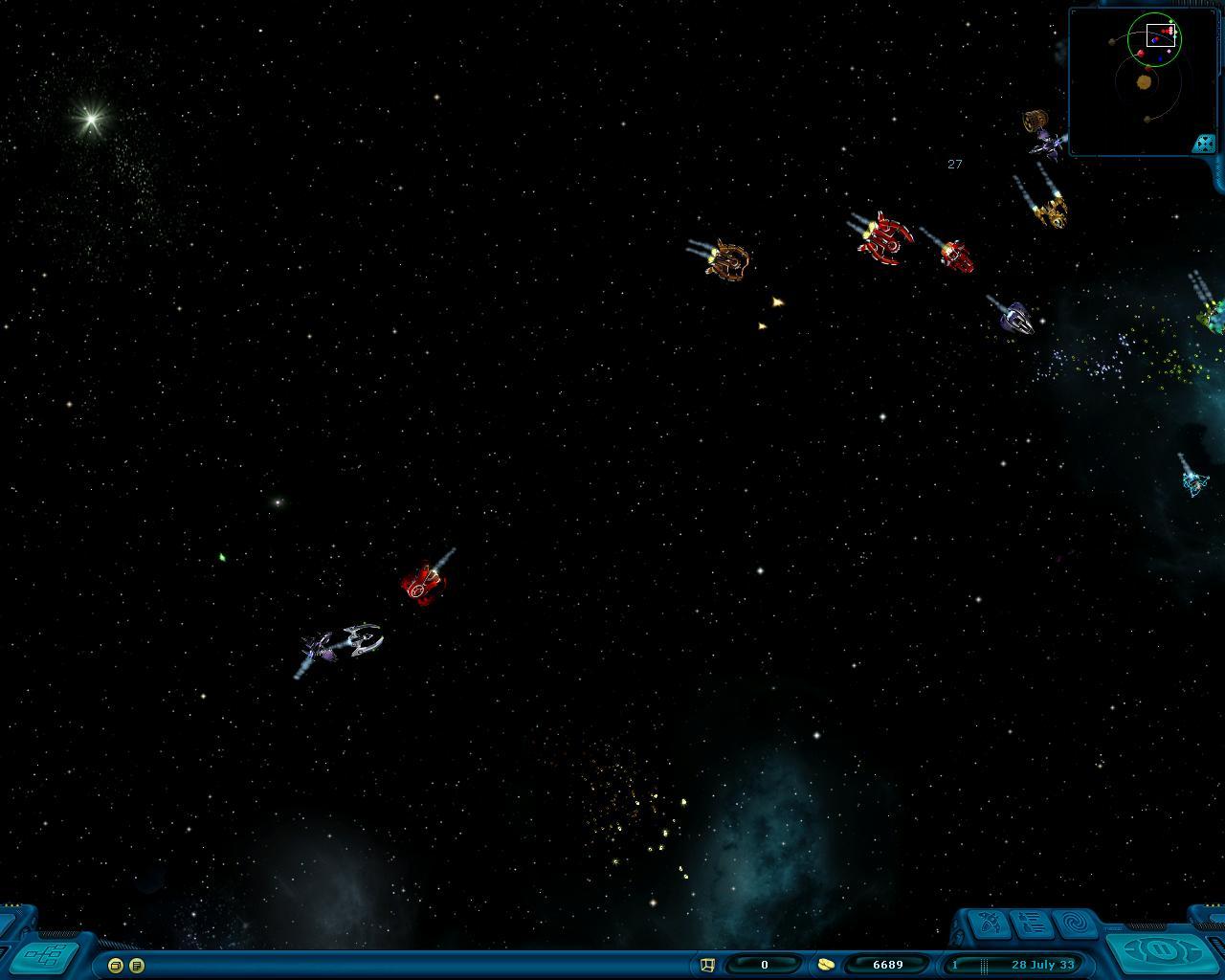Screen dimensions: 1225x980
Task: Toggle the minimap size button
Action: 1203,144
